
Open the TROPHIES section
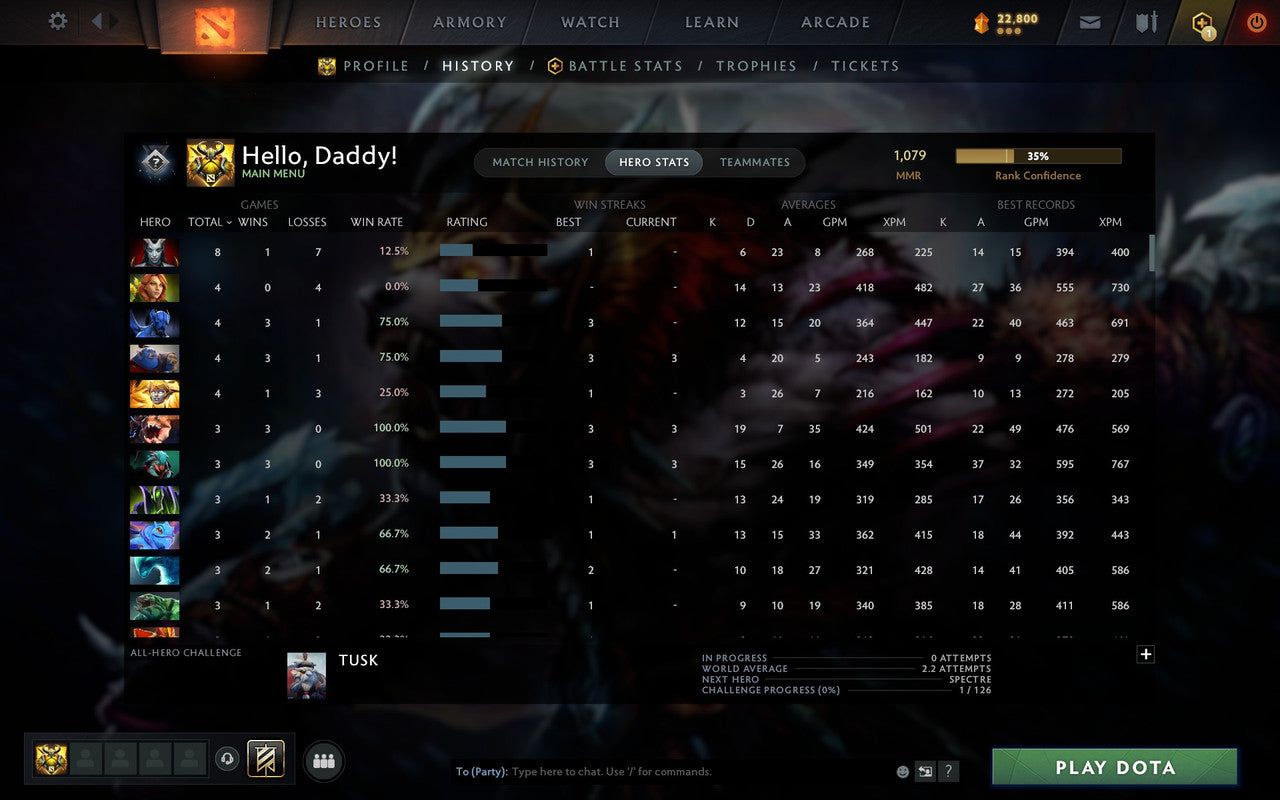(756, 65)
